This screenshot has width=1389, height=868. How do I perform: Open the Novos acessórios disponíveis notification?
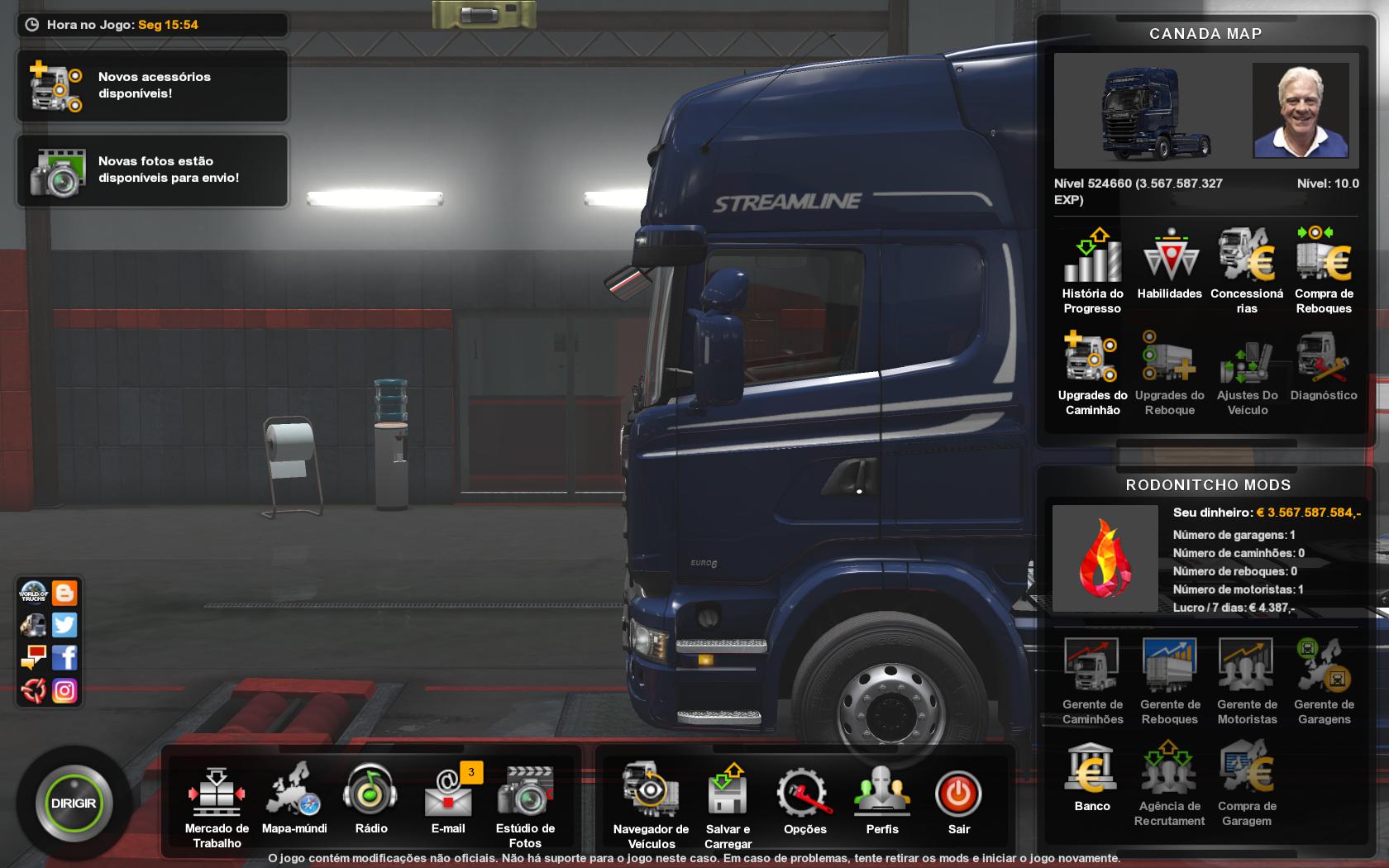pos(151,85)
